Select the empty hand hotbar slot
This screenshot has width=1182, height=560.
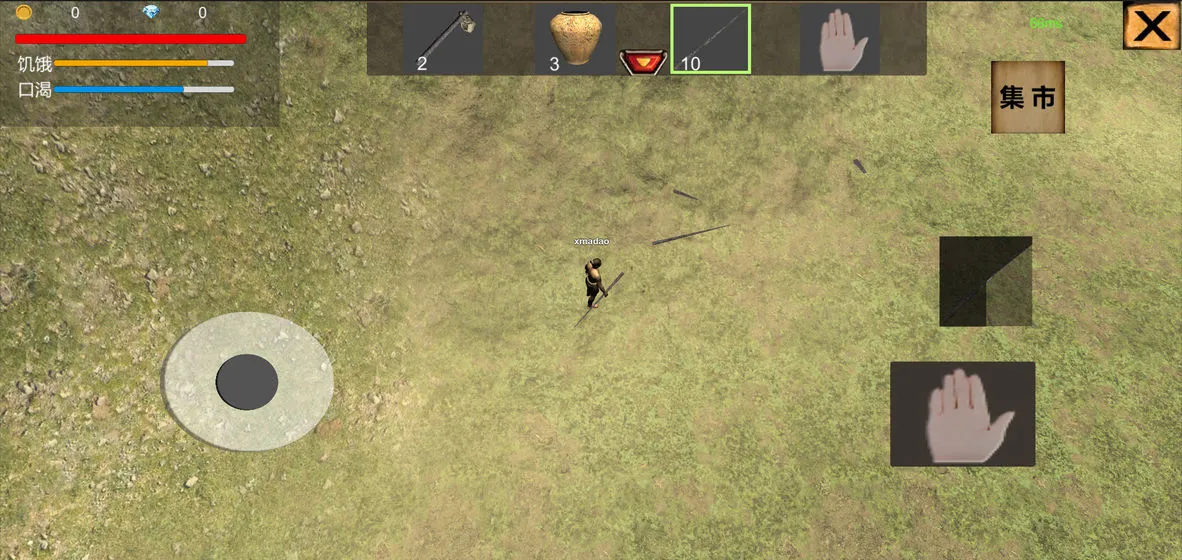[x=840, y=40]
